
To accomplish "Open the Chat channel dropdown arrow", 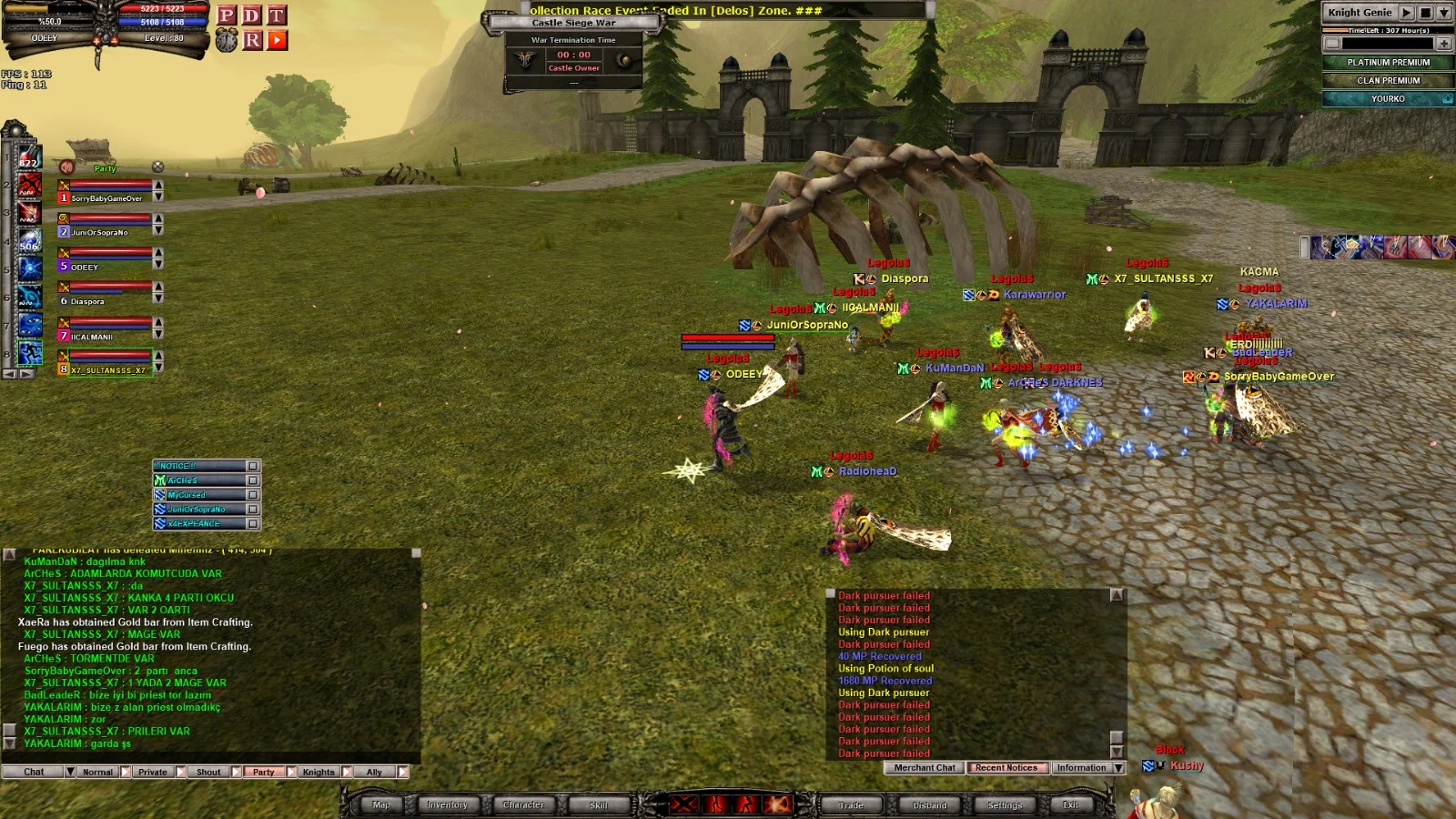I will click(x=70, y=771).
